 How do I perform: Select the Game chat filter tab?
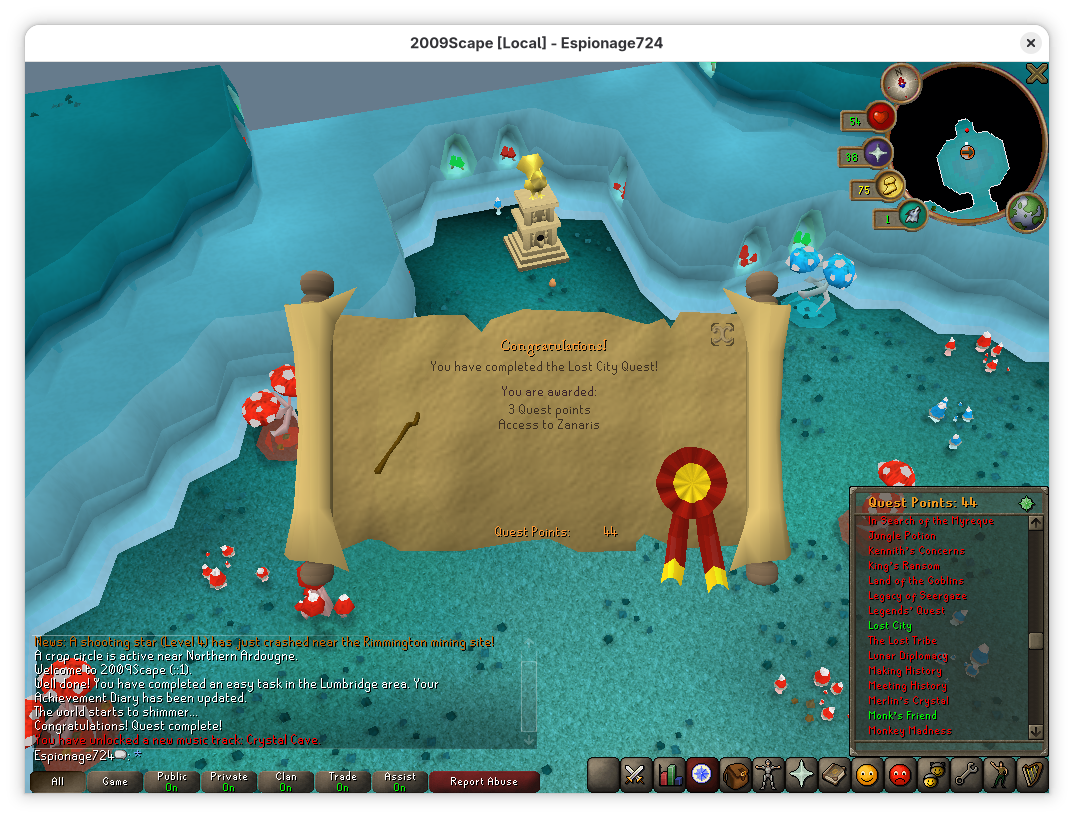point(114,782)
